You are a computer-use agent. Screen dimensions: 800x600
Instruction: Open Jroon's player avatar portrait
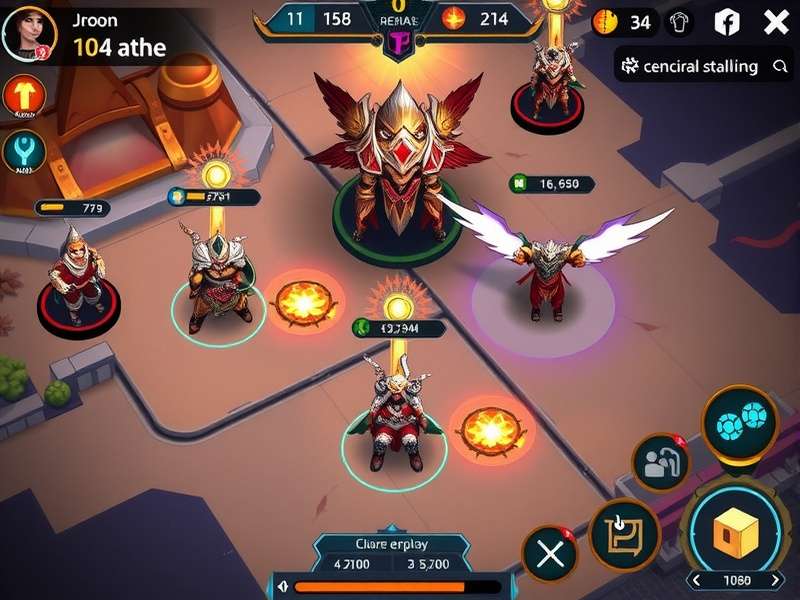29,34
